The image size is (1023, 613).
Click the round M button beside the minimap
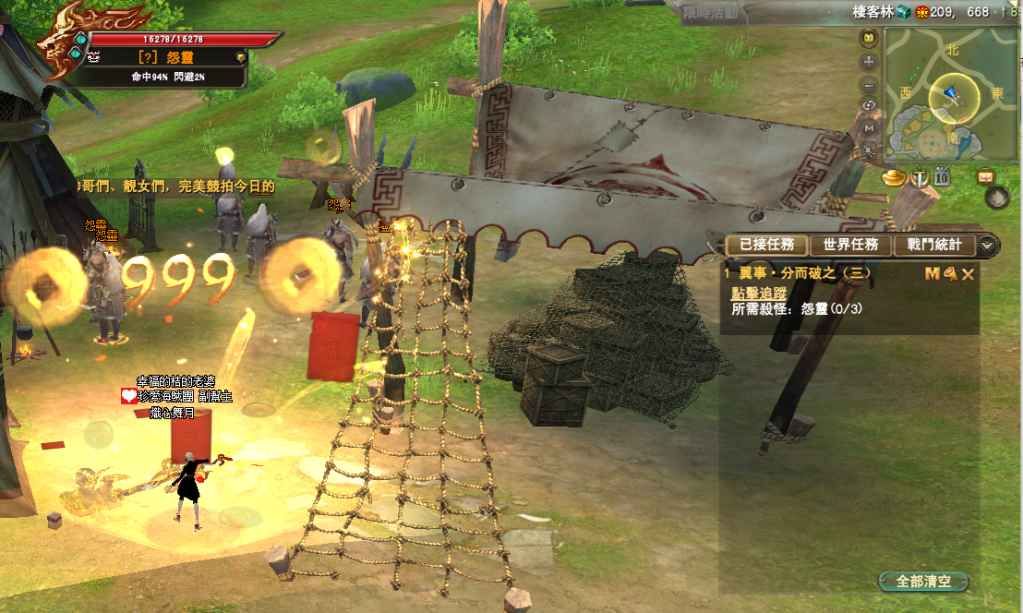click(869, 127)
